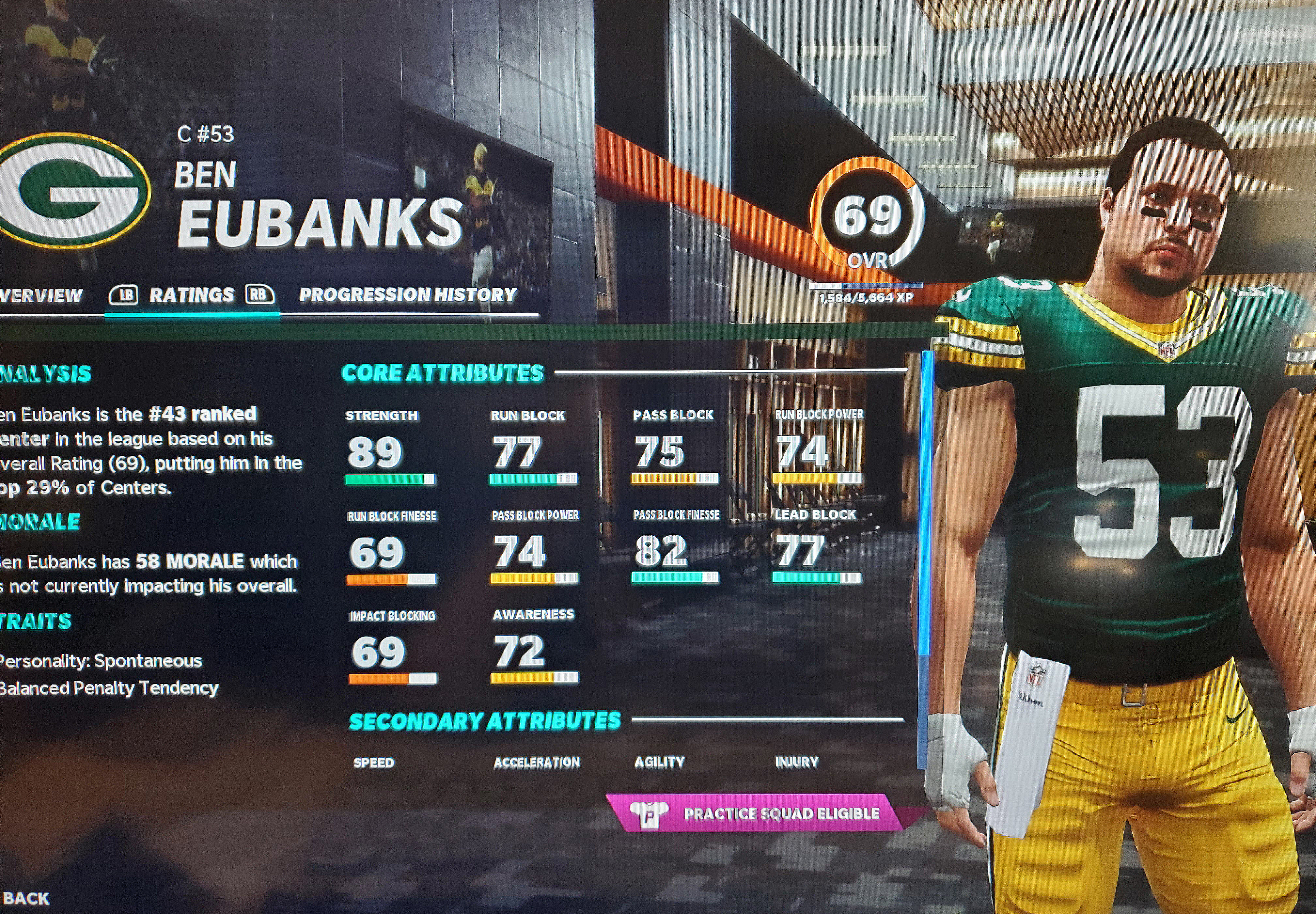Select the Ratings tab

(x=191, y=295)
